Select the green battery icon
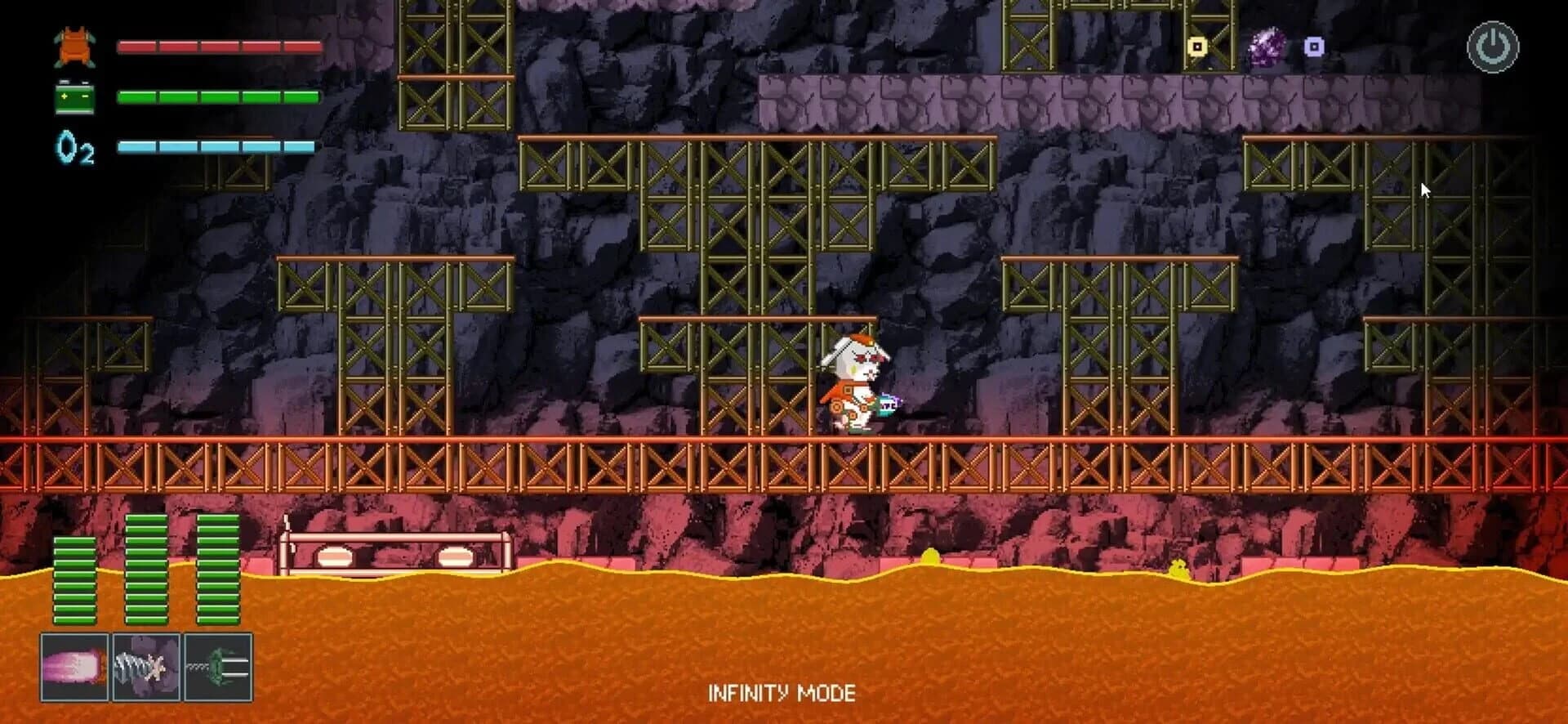1568x724 pixels. coord(73,98)
